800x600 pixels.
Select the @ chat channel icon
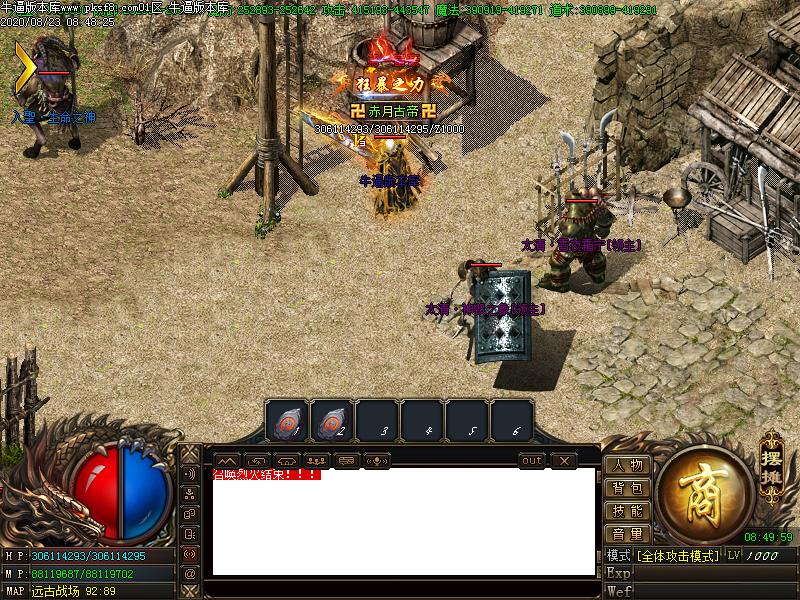190,574
